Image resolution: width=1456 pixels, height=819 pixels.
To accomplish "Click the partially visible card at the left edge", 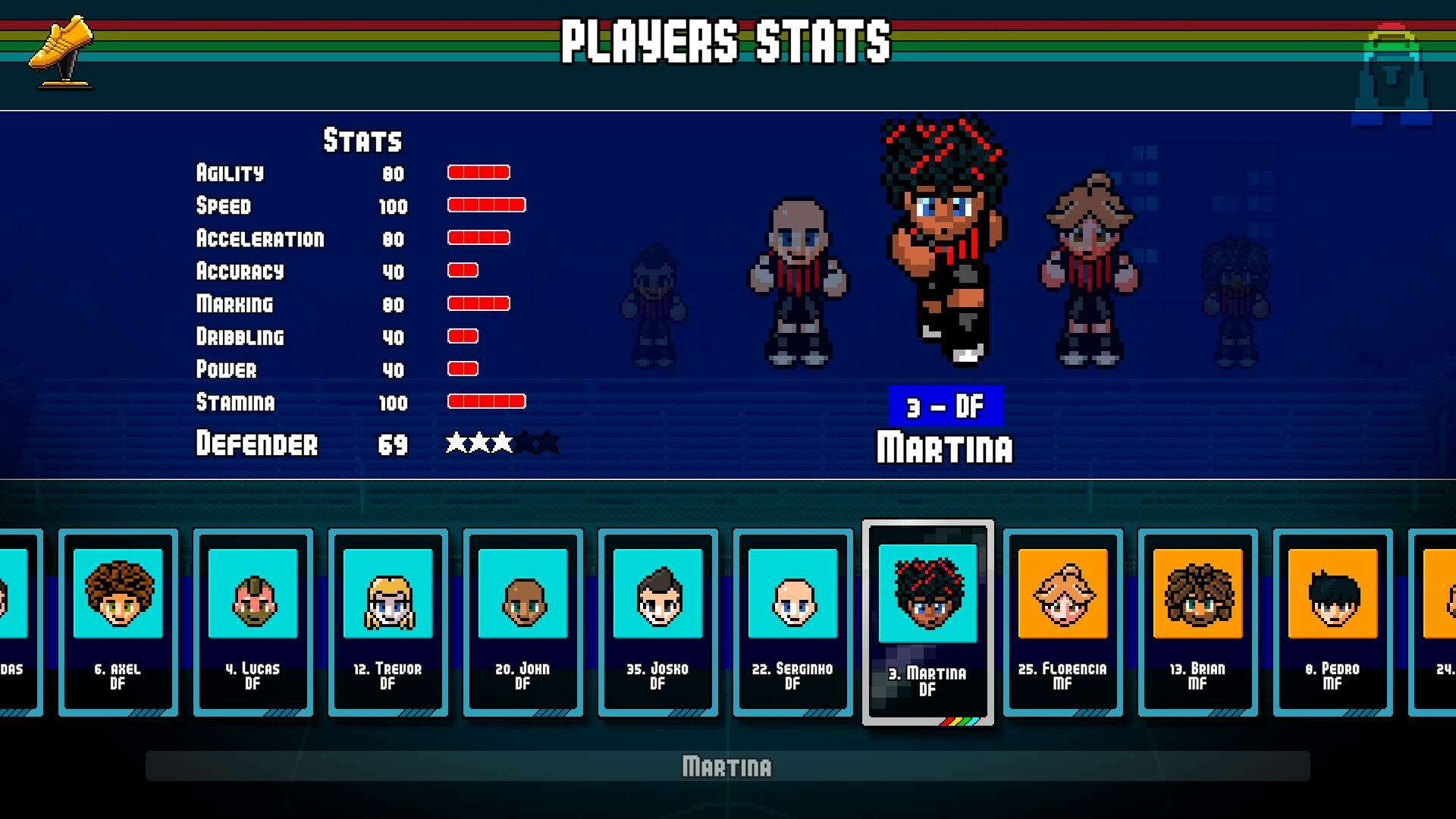I will coord(15,622).
